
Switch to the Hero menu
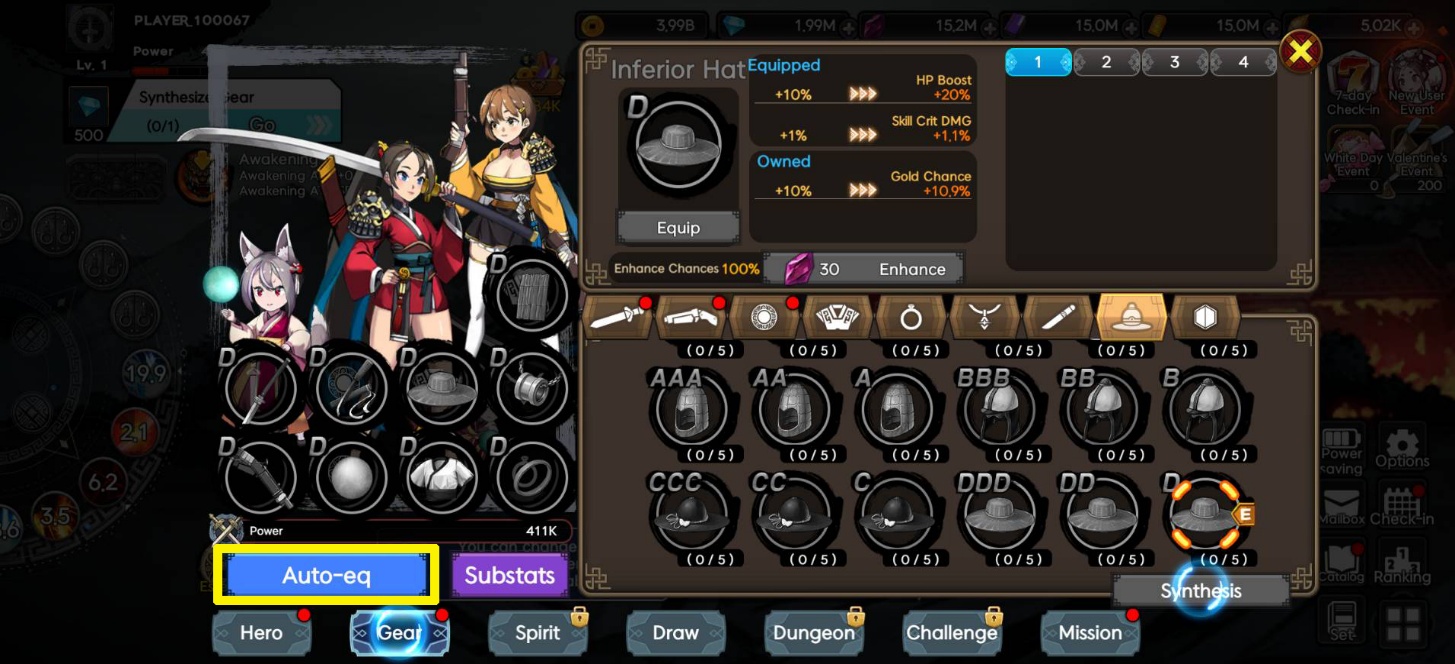click(x=261, y=633)
